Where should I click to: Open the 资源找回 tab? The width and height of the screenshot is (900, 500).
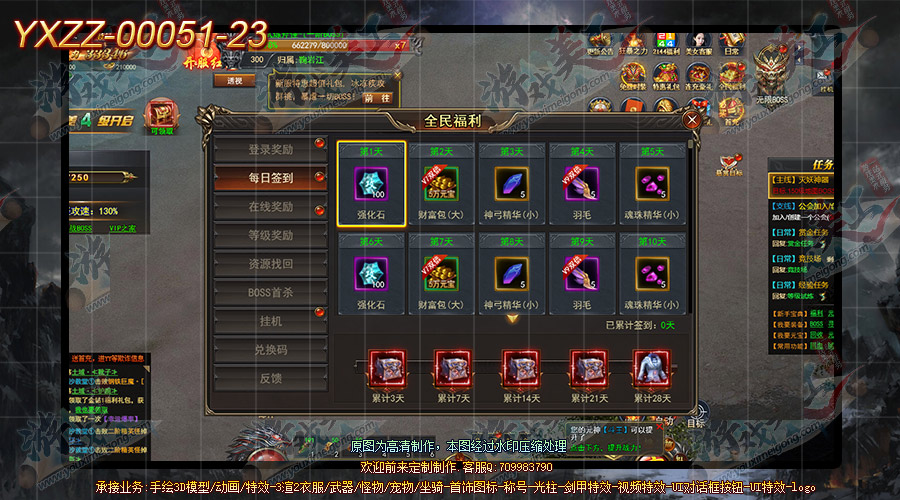(x=270, y=264)
